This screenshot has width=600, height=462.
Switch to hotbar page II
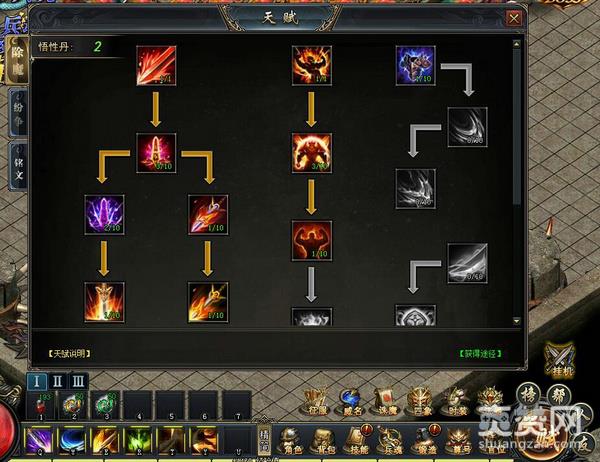coord(56,380)
